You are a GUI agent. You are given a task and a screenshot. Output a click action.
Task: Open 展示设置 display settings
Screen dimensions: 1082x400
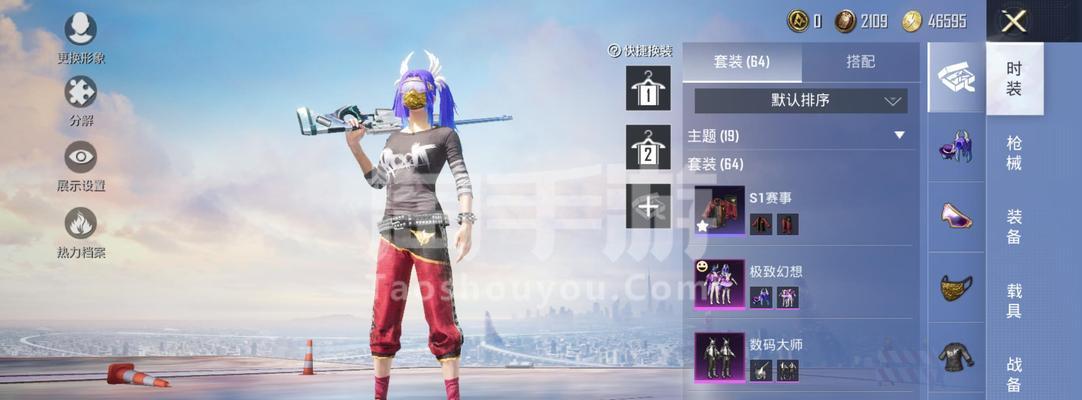[x=80, y=157]
